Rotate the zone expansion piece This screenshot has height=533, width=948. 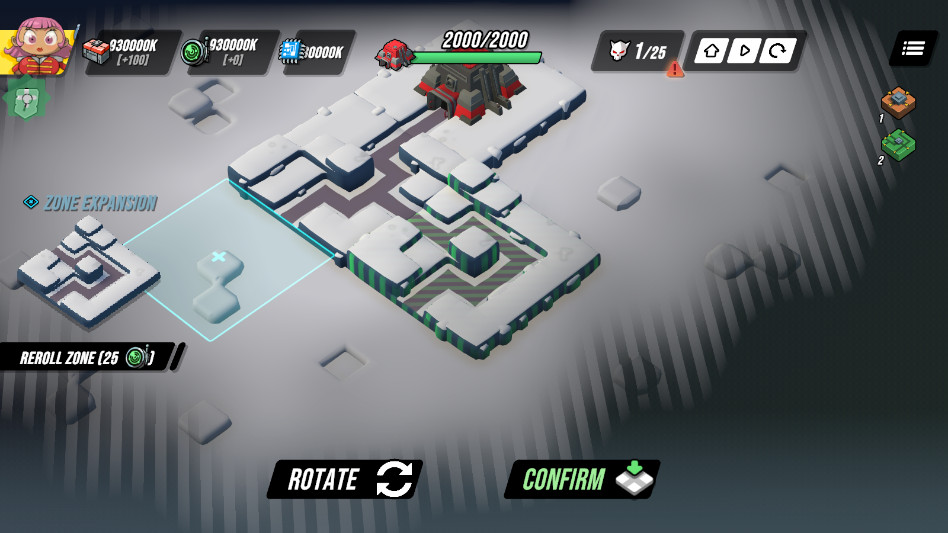[x=344, y=480]
